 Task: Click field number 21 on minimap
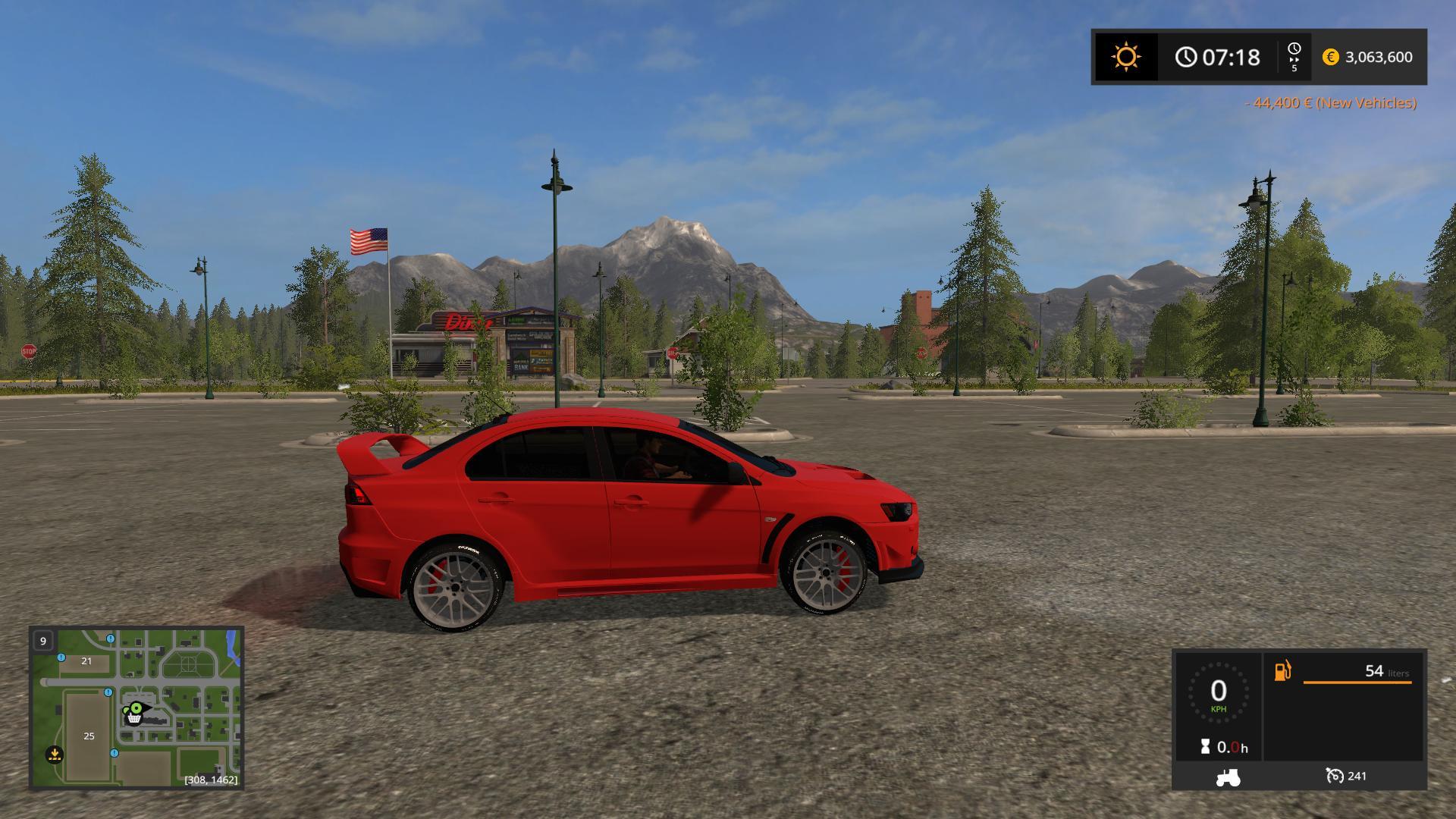pos(86,661)
